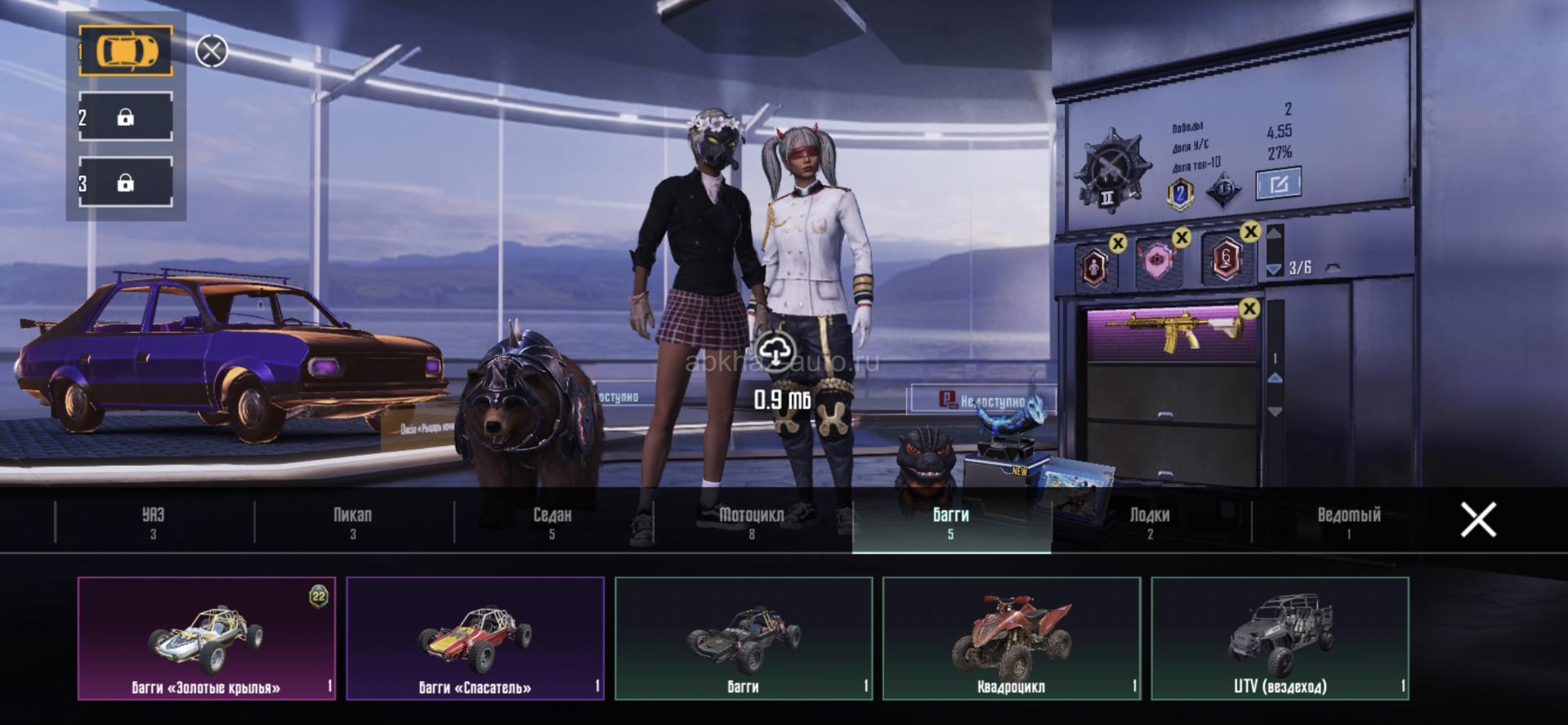Screen dimensions: 1568x725
Task: Choose the Ведомый category tab
Action: click(1349, 521)
